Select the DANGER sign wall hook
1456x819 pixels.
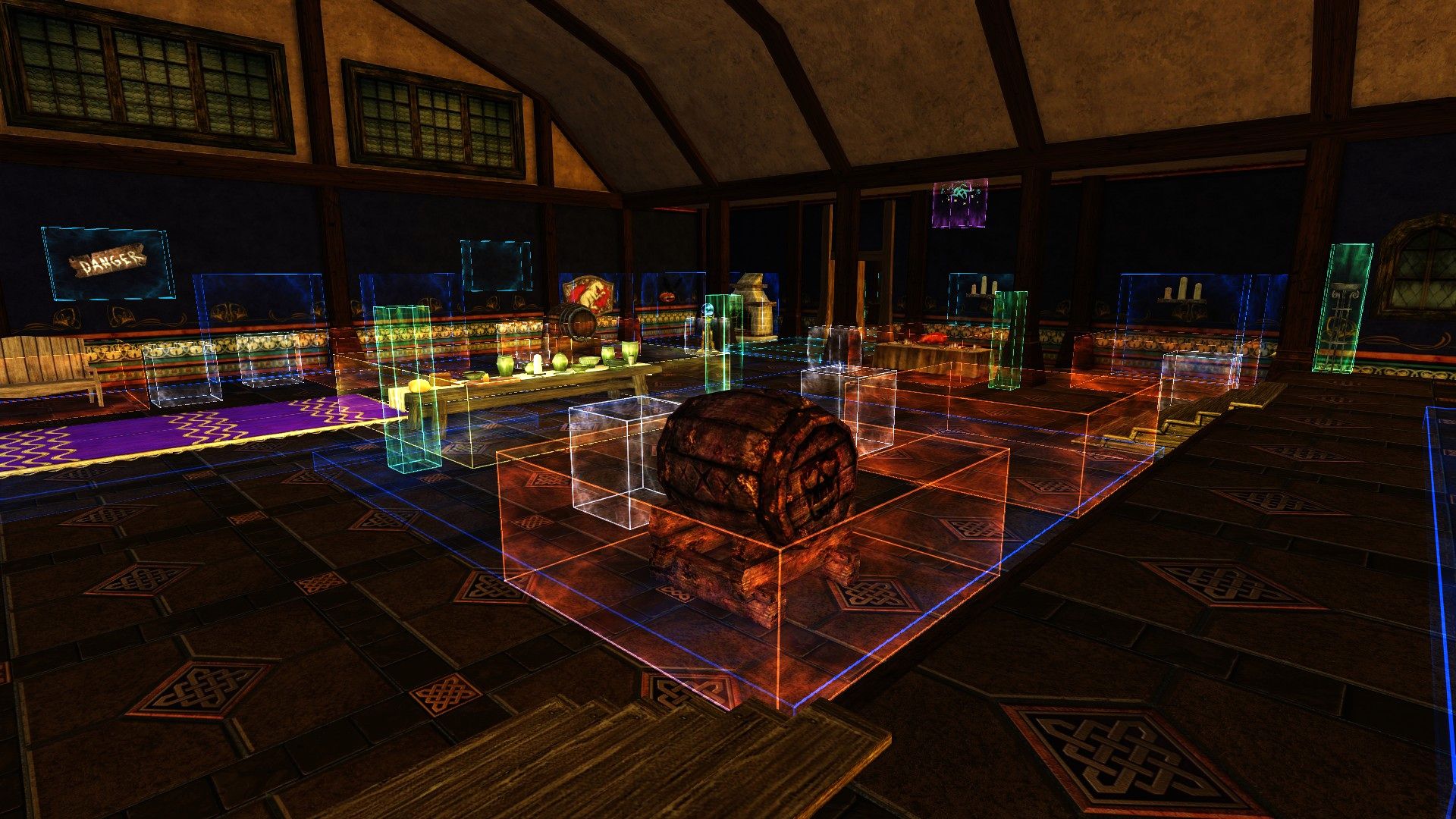tap(107, 263)
